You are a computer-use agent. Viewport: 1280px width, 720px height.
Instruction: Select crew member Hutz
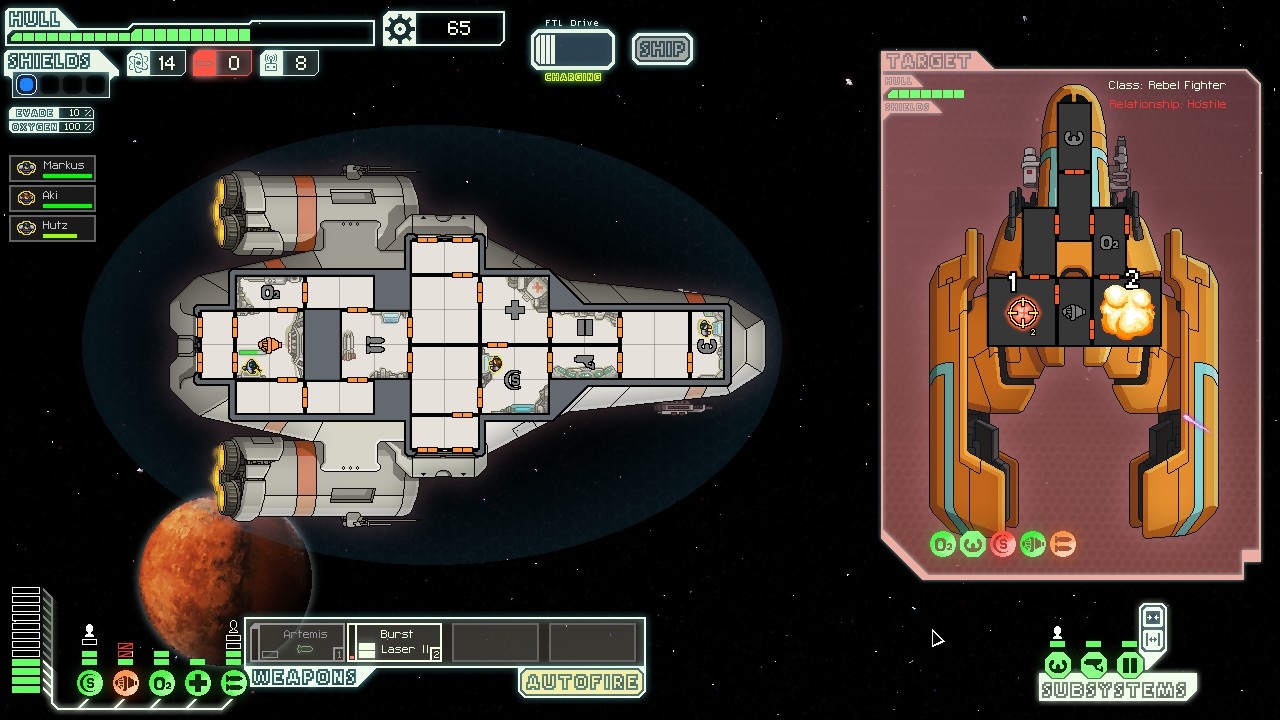pos(53,228)
